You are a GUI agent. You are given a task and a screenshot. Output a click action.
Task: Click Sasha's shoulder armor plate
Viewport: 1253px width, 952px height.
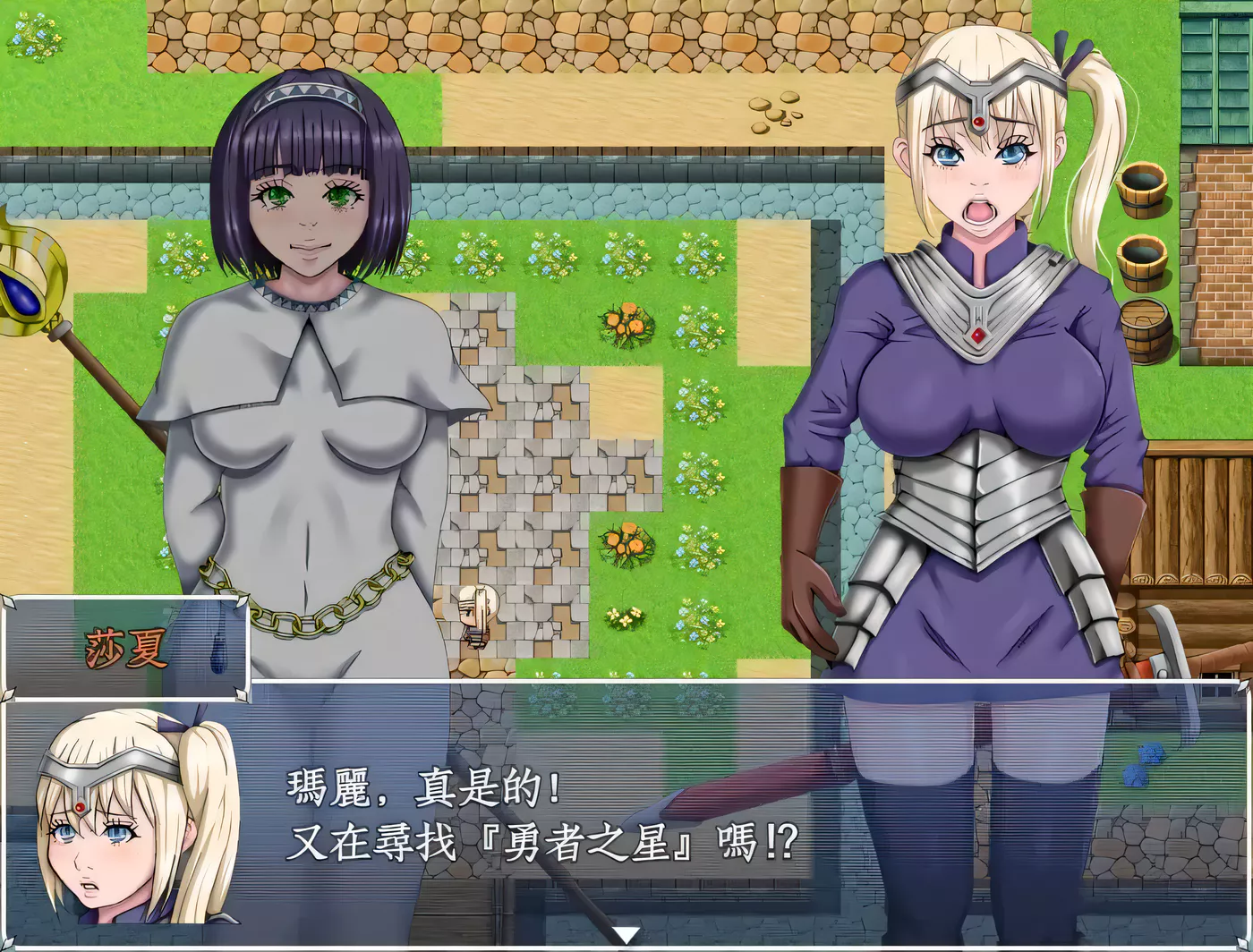click(922, 286)
